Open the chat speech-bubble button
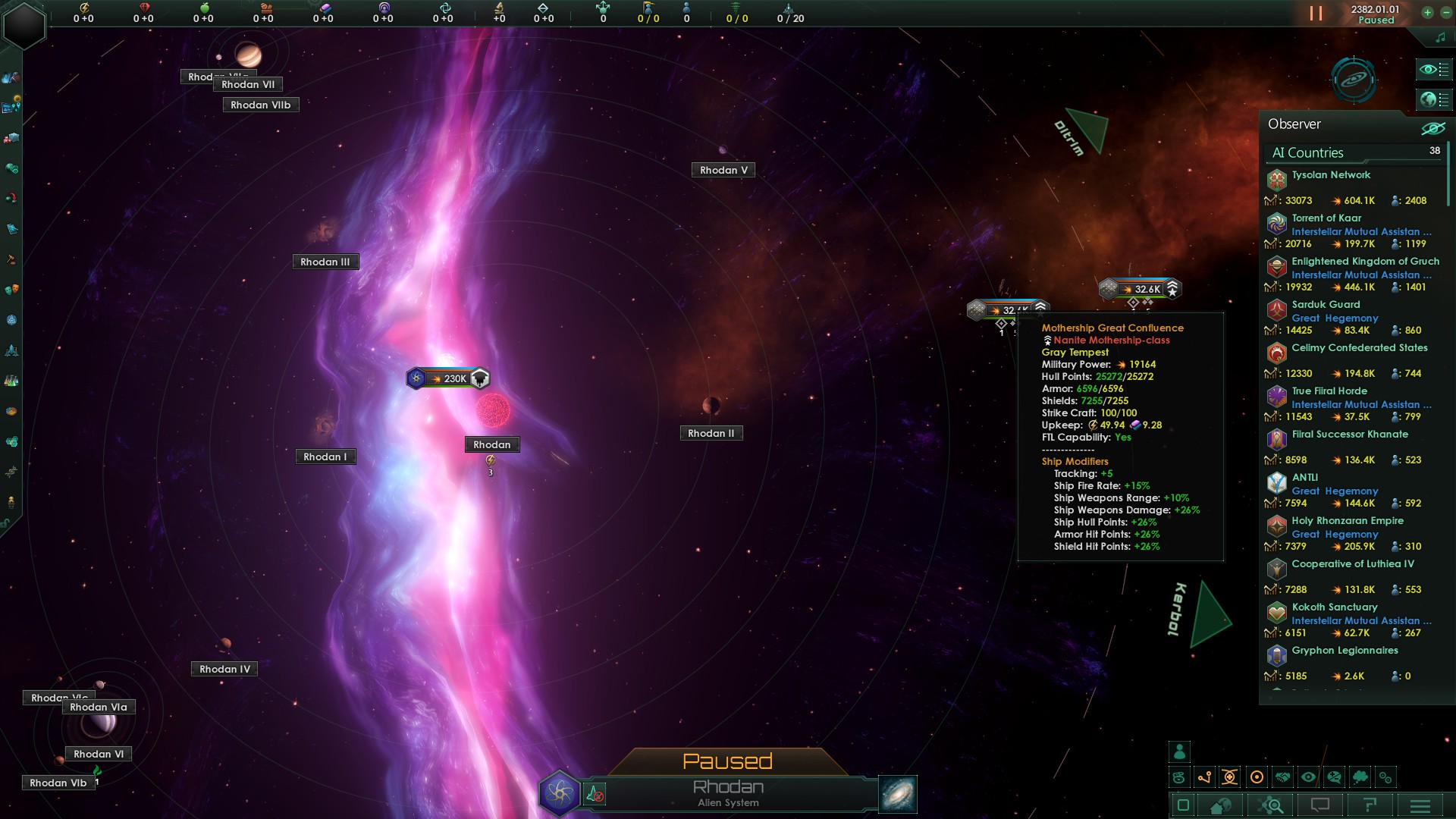1456x819 pixels. (1320, 805)
